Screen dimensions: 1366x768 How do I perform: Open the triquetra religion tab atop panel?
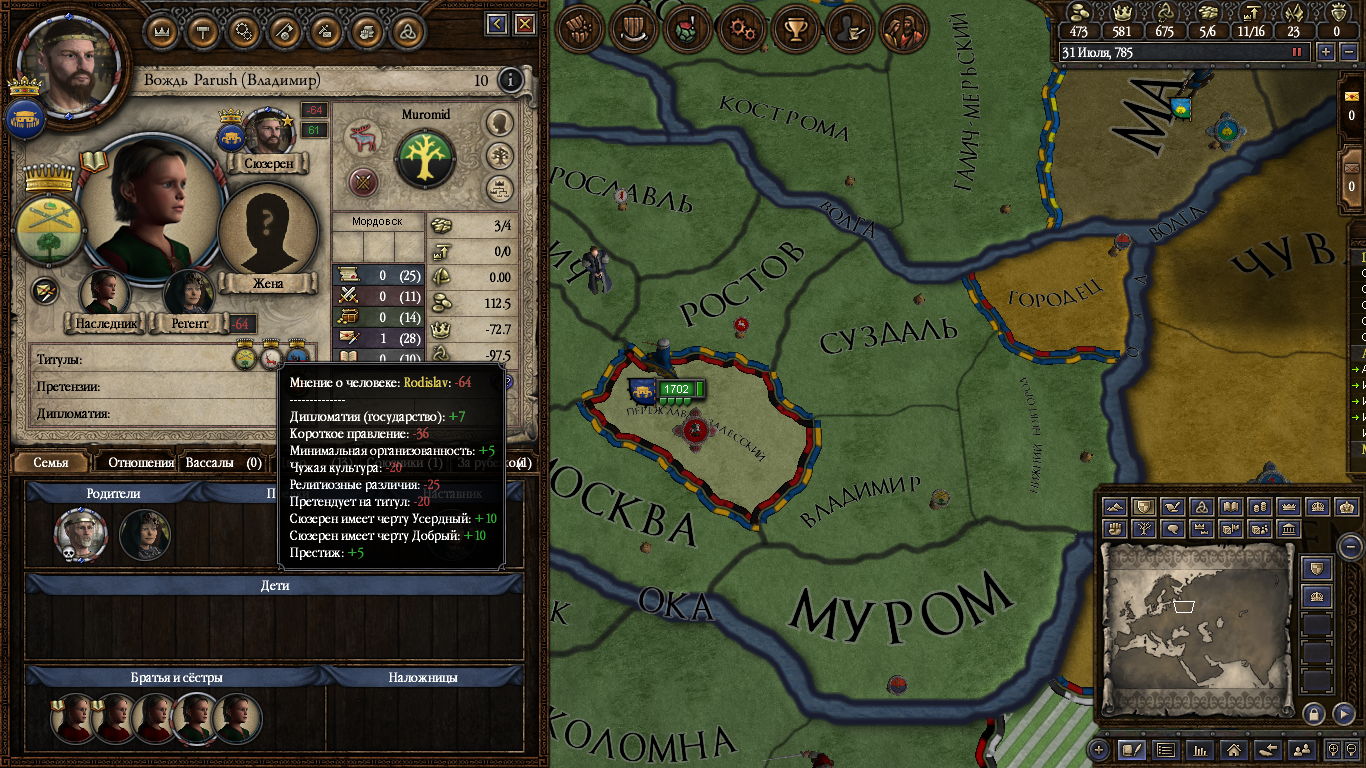point(406,31)
